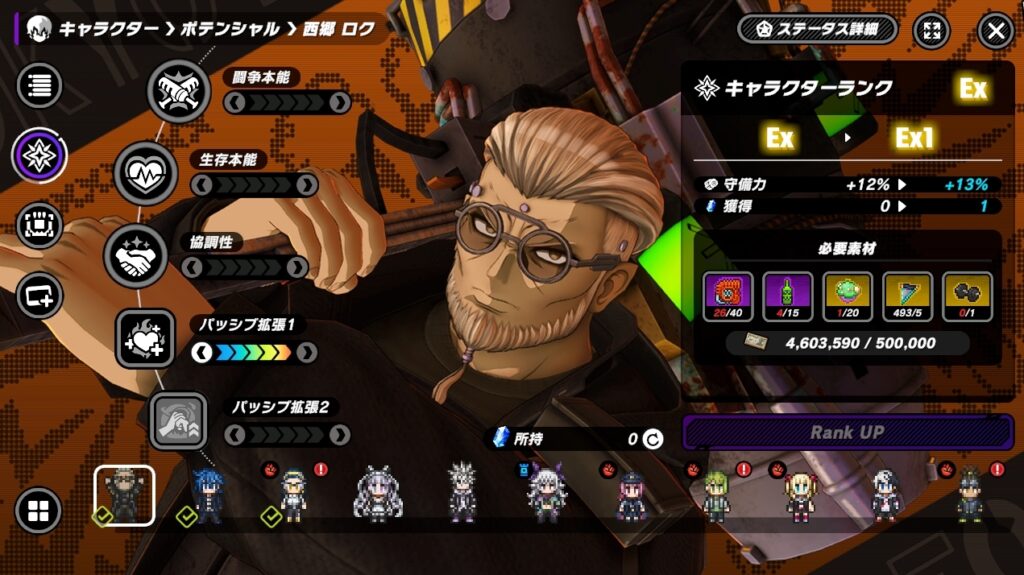Increase the 闘争本能 level with right arrow

click(339, 101)
